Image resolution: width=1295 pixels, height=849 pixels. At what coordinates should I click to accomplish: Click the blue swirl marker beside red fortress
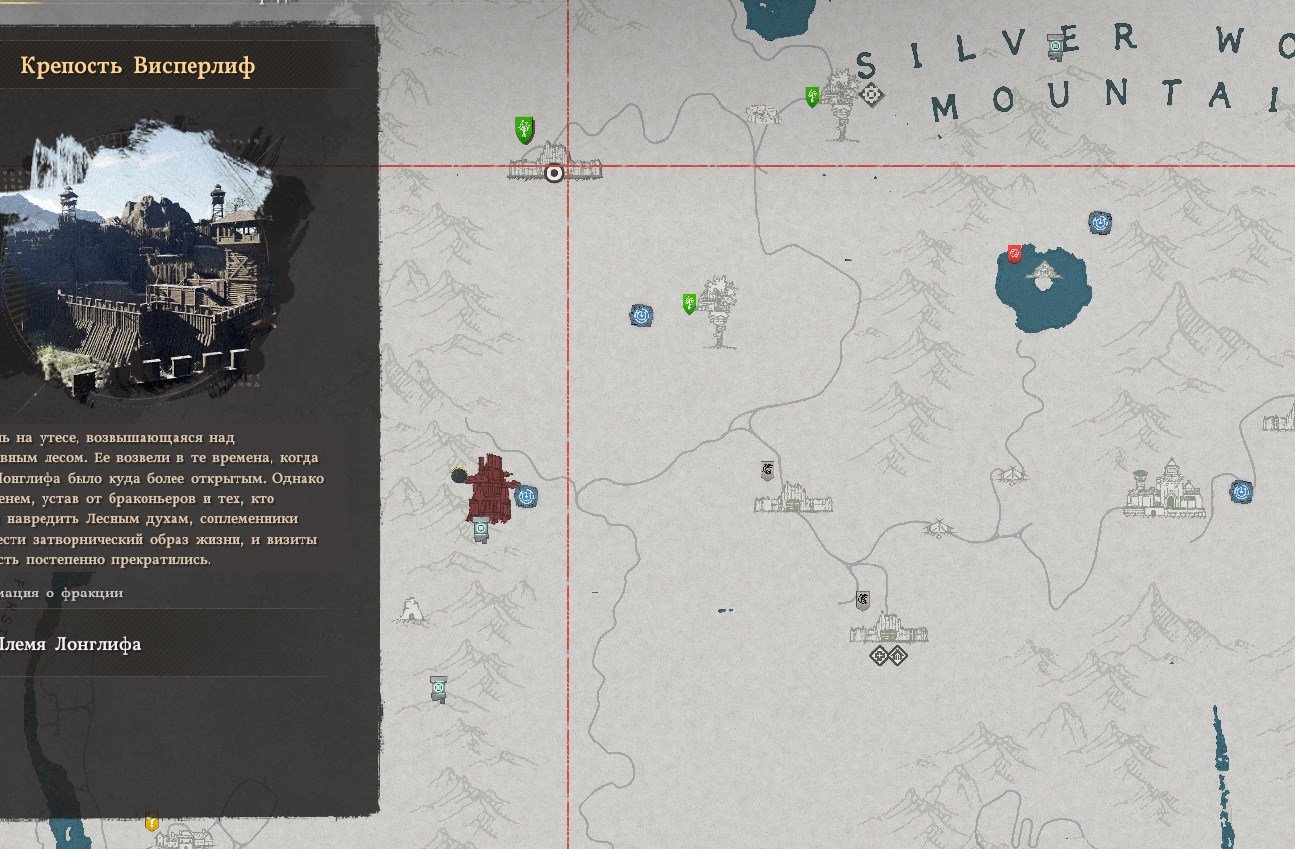526,495
